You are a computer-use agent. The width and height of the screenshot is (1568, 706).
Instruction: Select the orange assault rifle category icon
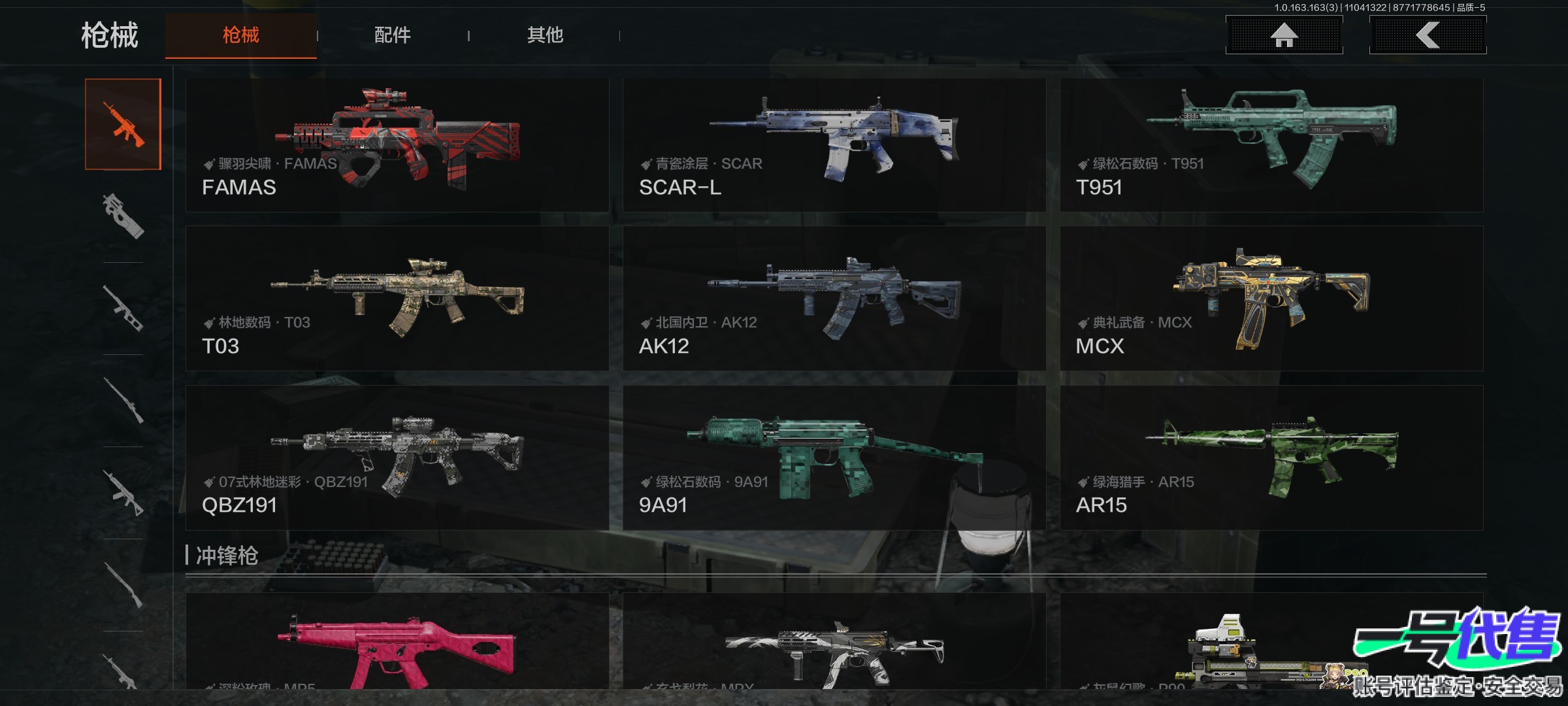coord(123,124)
